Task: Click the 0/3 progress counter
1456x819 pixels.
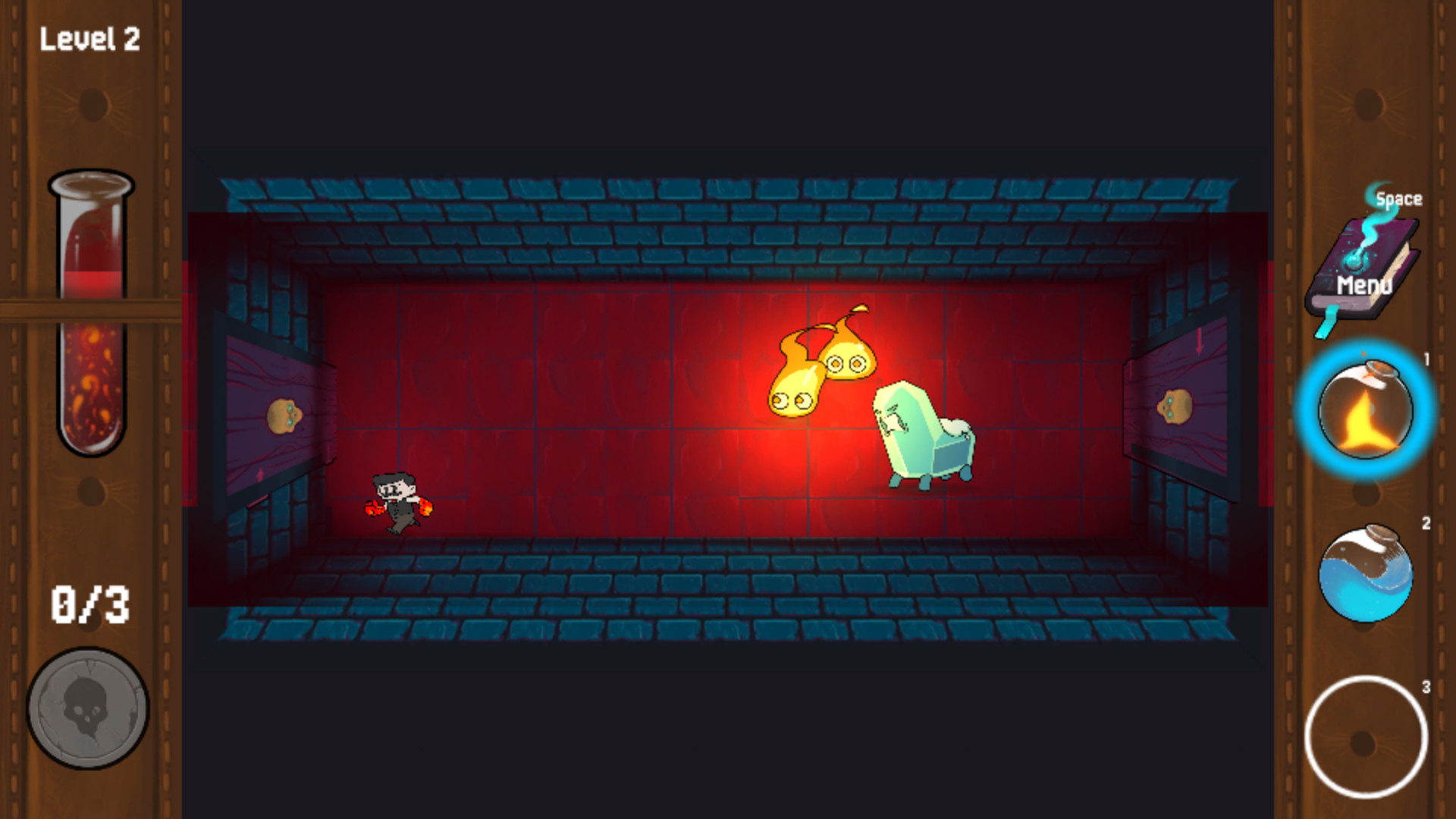Action: [x=91, y=603]
